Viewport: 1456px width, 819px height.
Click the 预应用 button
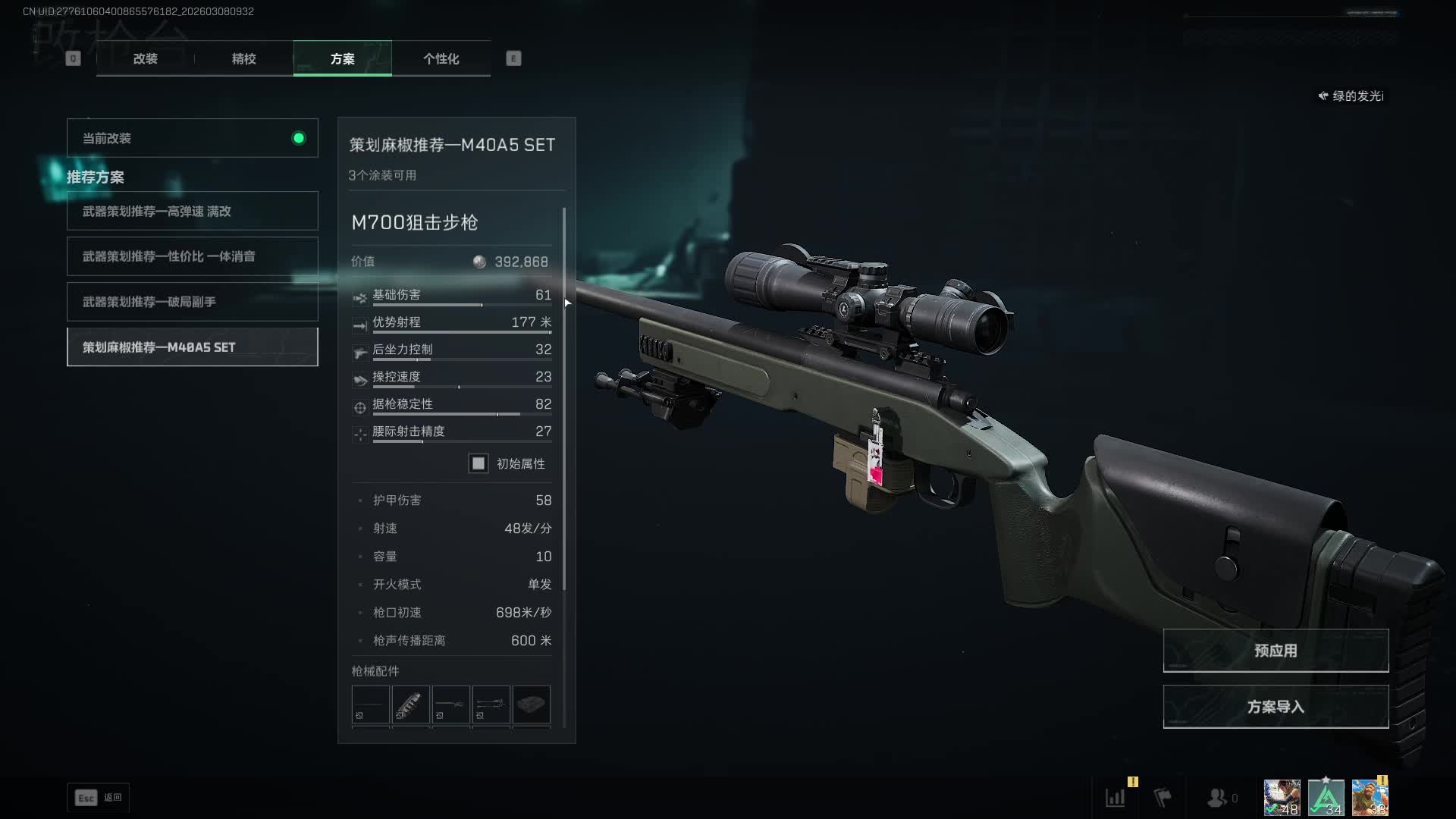point(1276,651)
